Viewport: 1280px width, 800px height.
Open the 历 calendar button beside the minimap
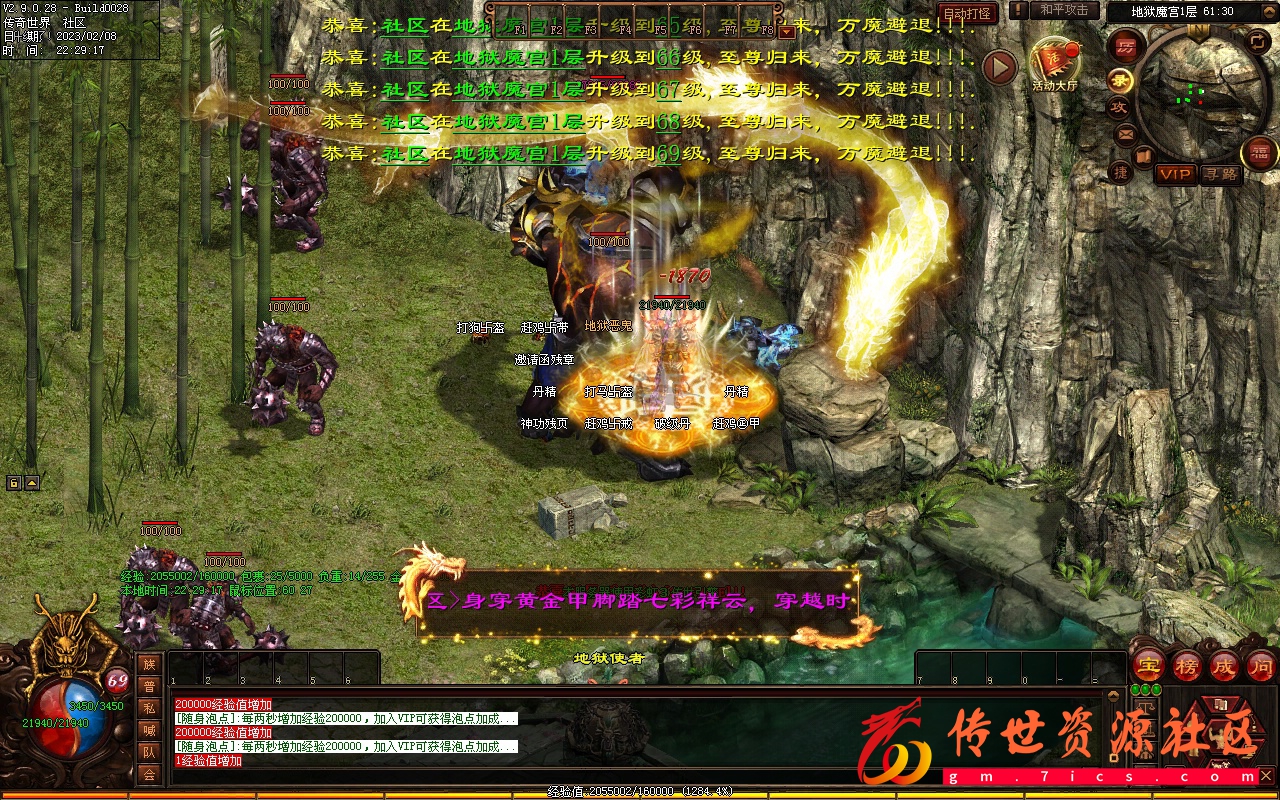click(1125, 47)
